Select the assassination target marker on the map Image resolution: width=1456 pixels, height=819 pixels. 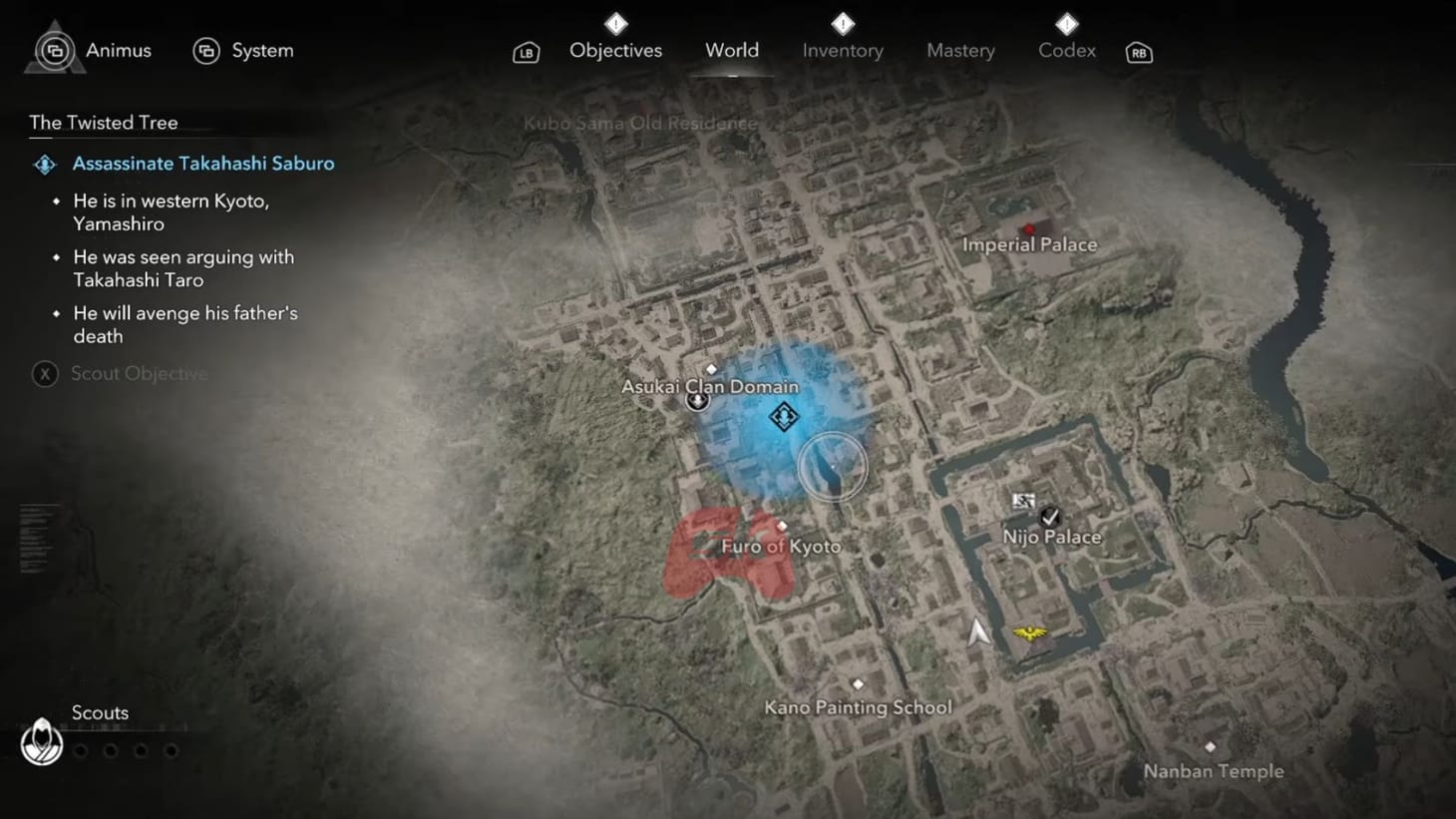coord(784,416)
